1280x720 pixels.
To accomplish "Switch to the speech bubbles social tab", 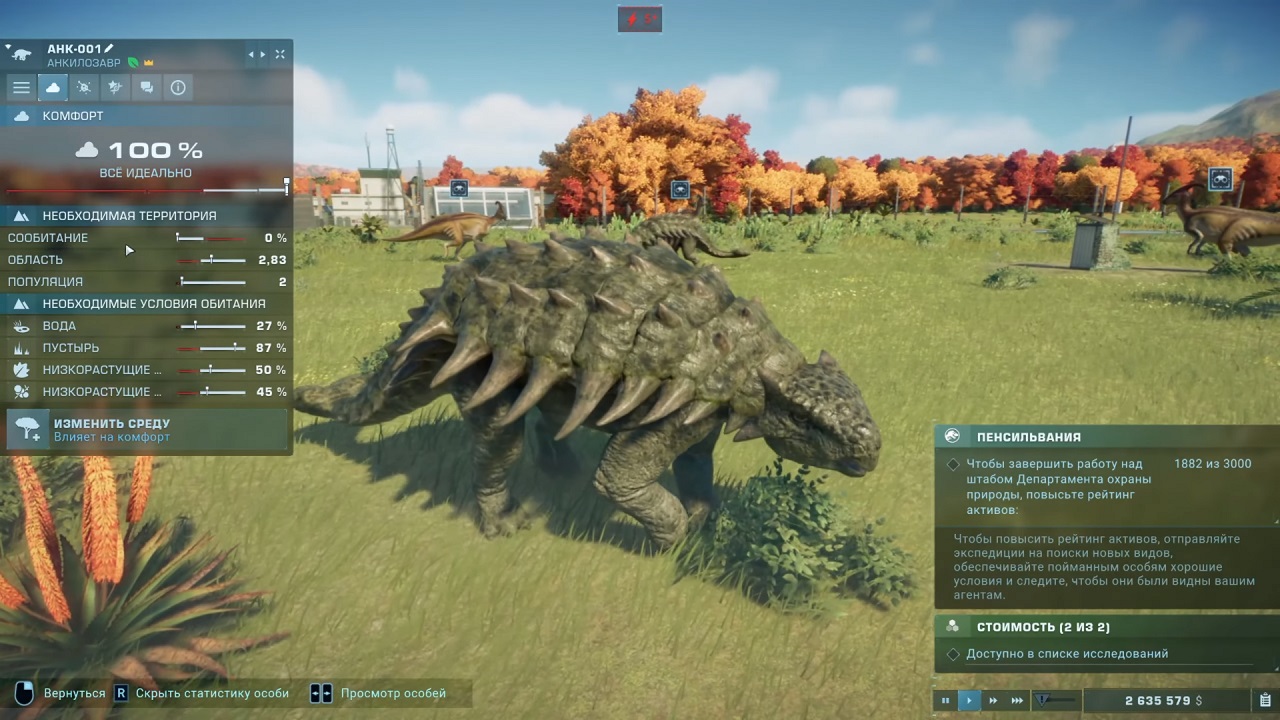I will tap(147, 87).
